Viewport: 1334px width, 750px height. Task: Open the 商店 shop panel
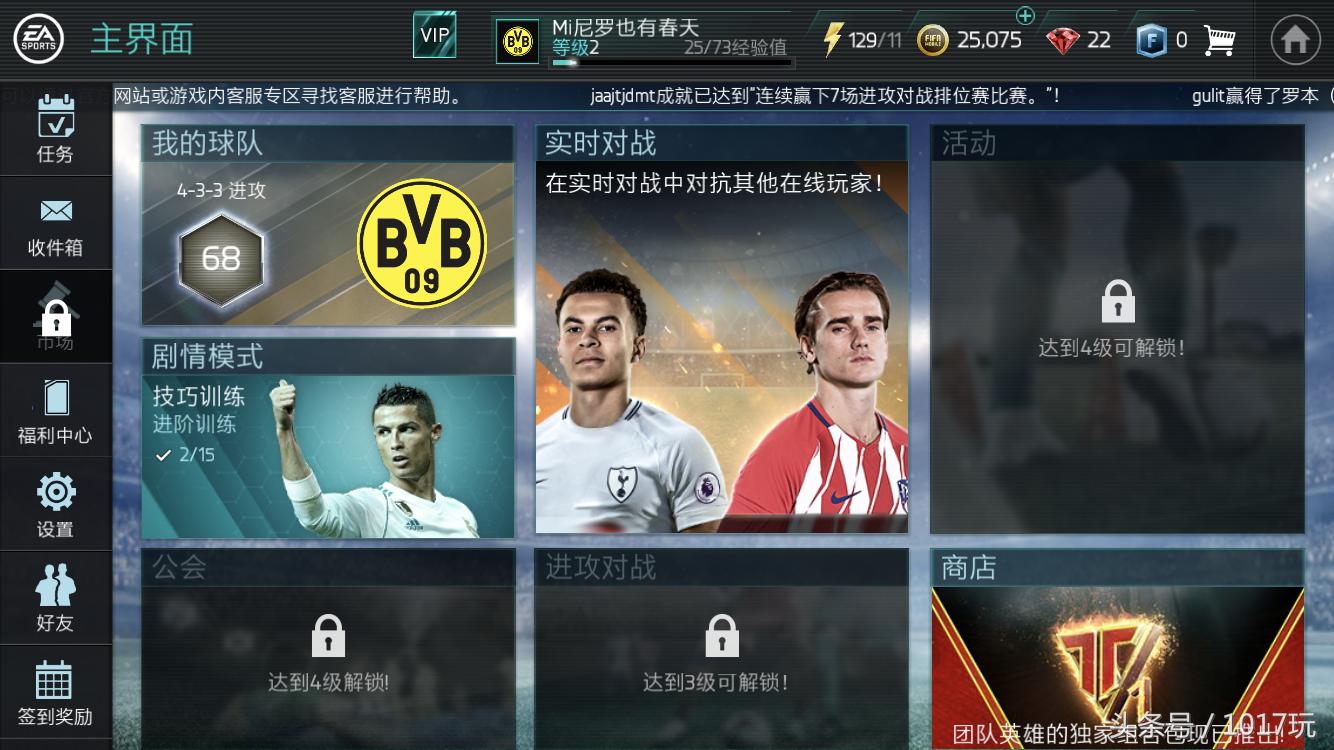pyautogui.click(x=1117, y=650)
